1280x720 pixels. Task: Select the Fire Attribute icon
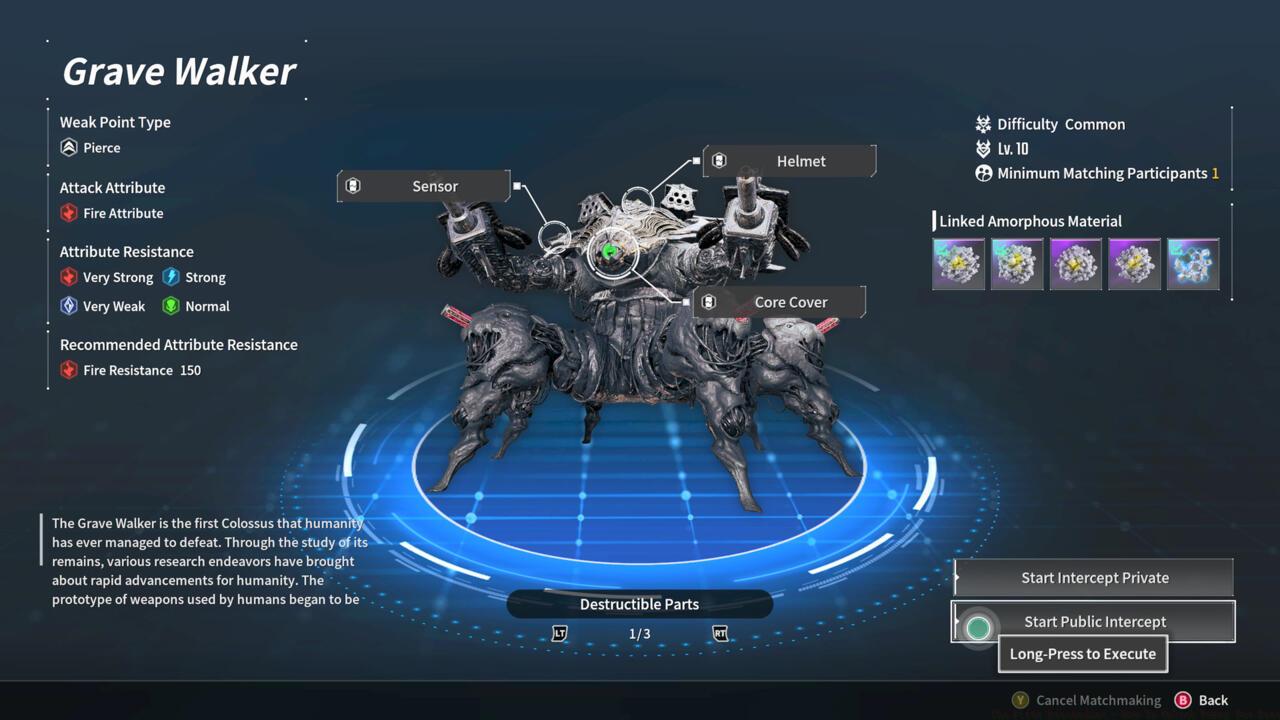[x=69, y=212]
